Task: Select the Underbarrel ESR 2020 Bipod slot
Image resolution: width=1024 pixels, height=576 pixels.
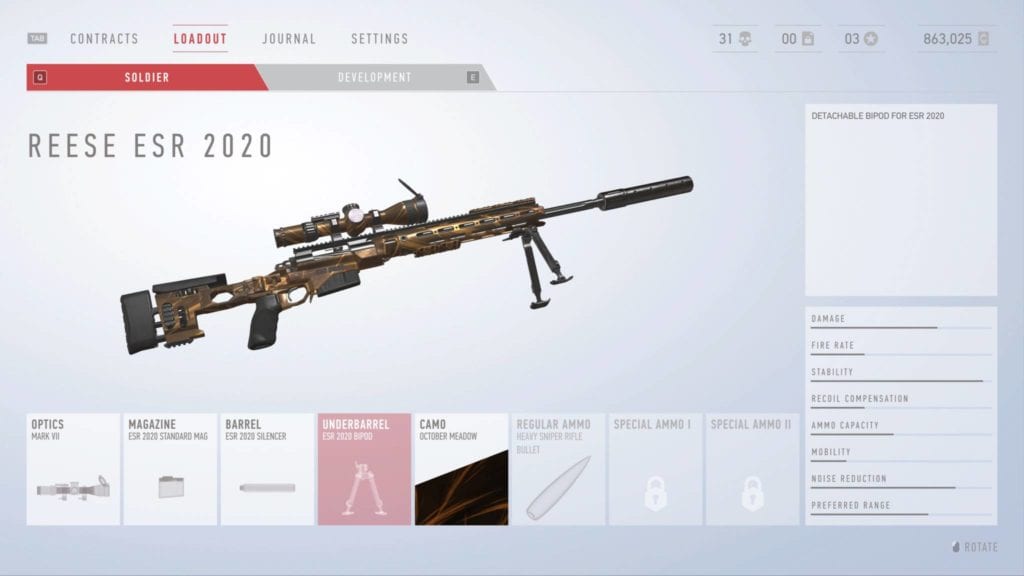Action: 364,469
